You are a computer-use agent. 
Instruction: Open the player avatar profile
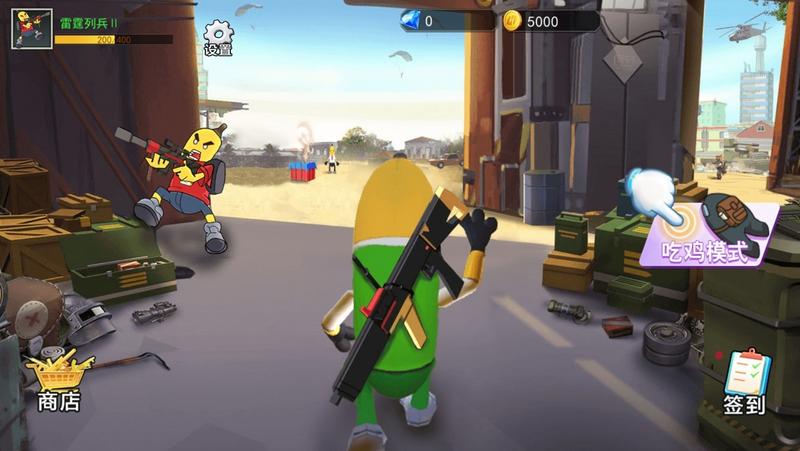pyautogui.click(x=31, y=29)
